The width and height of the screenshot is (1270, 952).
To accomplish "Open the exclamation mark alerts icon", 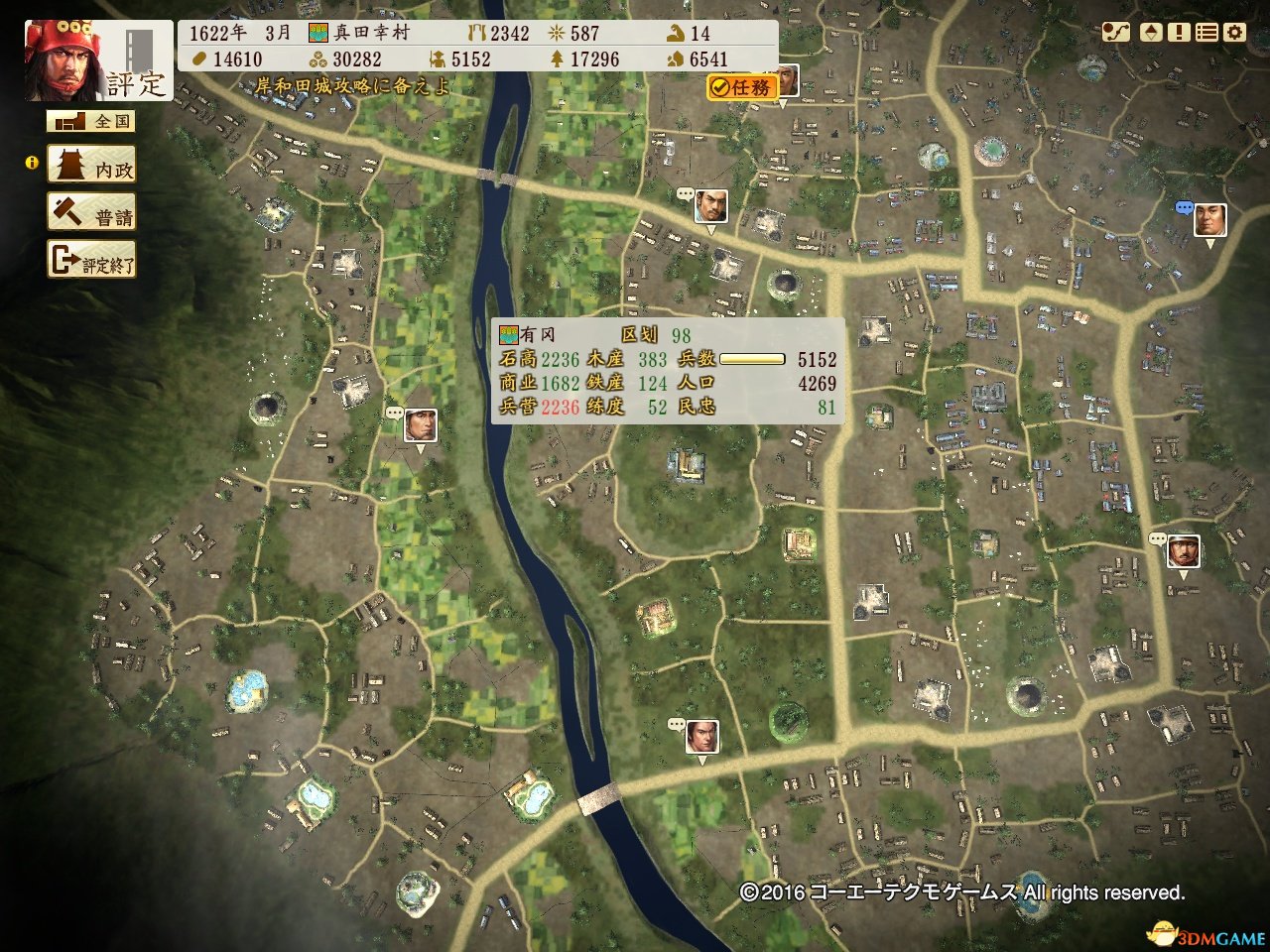I will (1179, 32).
